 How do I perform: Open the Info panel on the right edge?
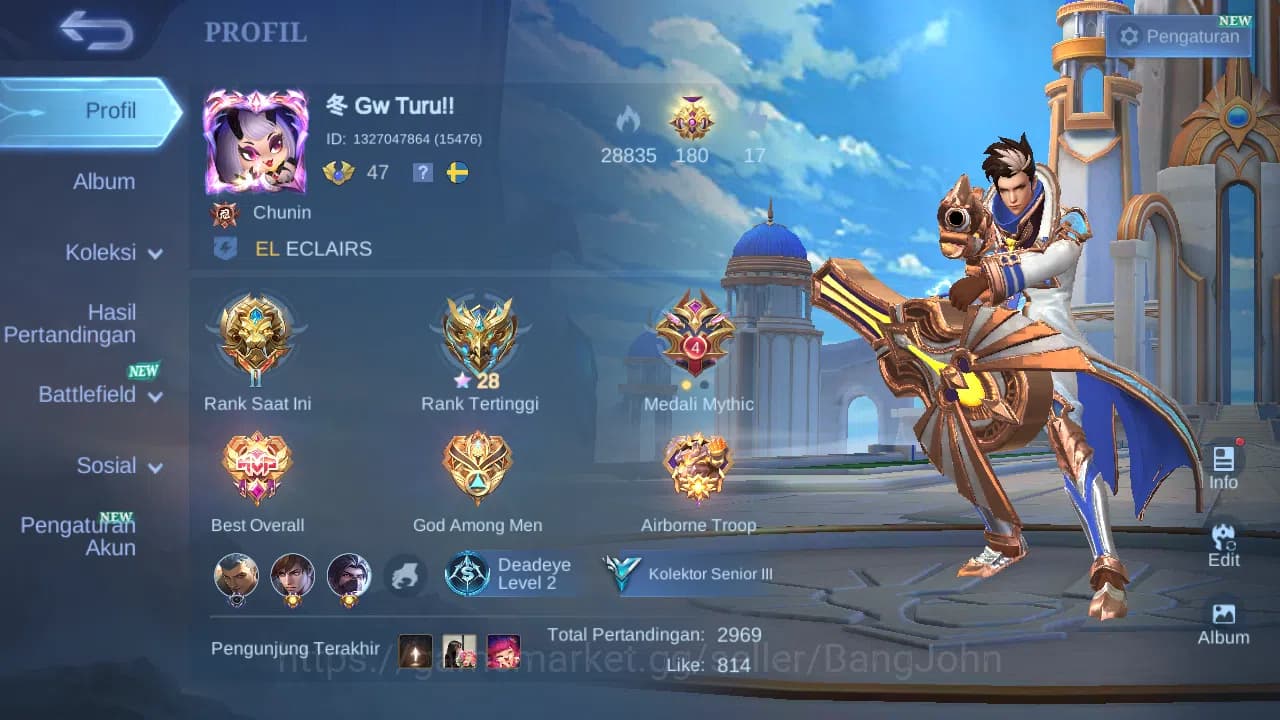(1224, 465)
